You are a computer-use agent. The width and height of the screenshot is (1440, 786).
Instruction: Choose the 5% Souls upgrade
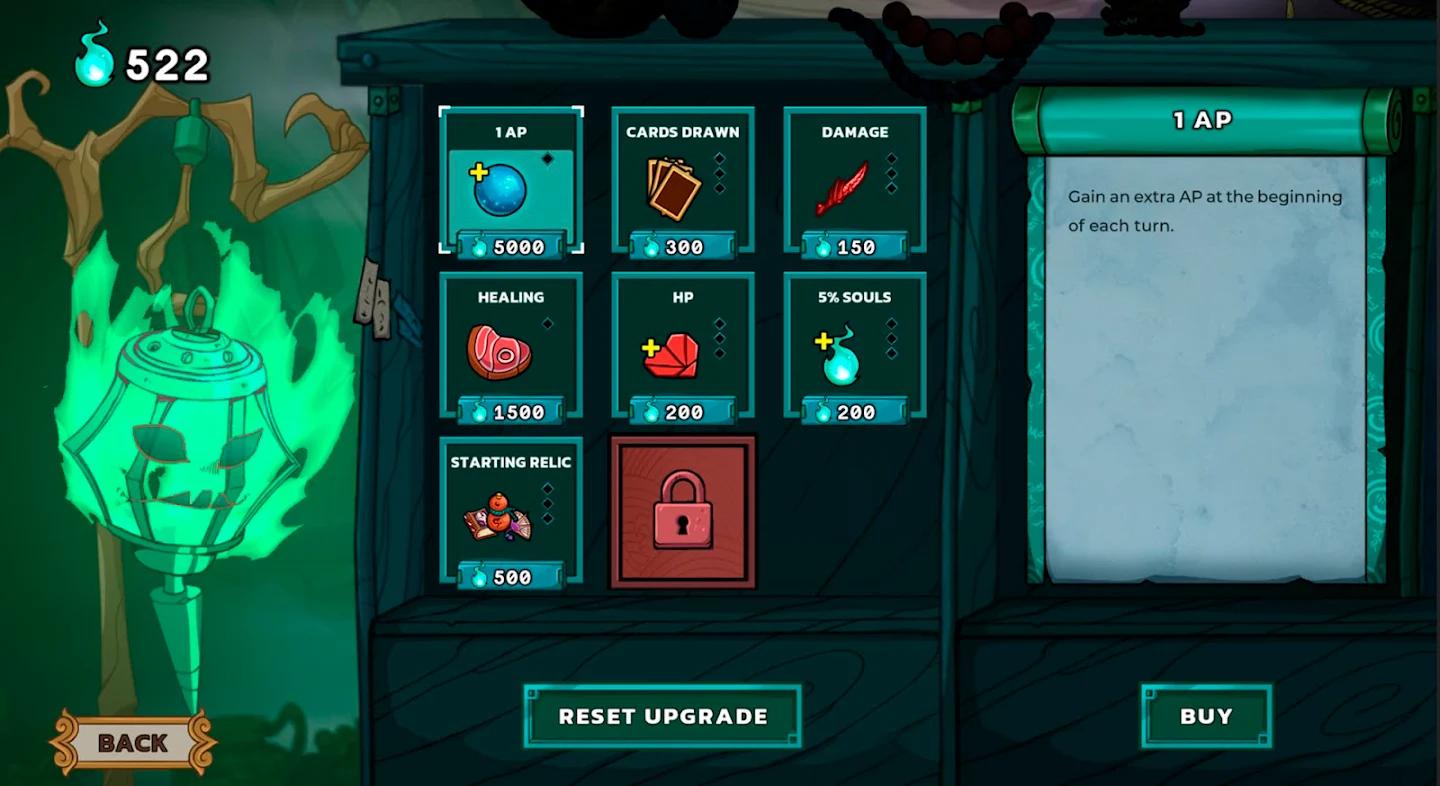[855, 346]
